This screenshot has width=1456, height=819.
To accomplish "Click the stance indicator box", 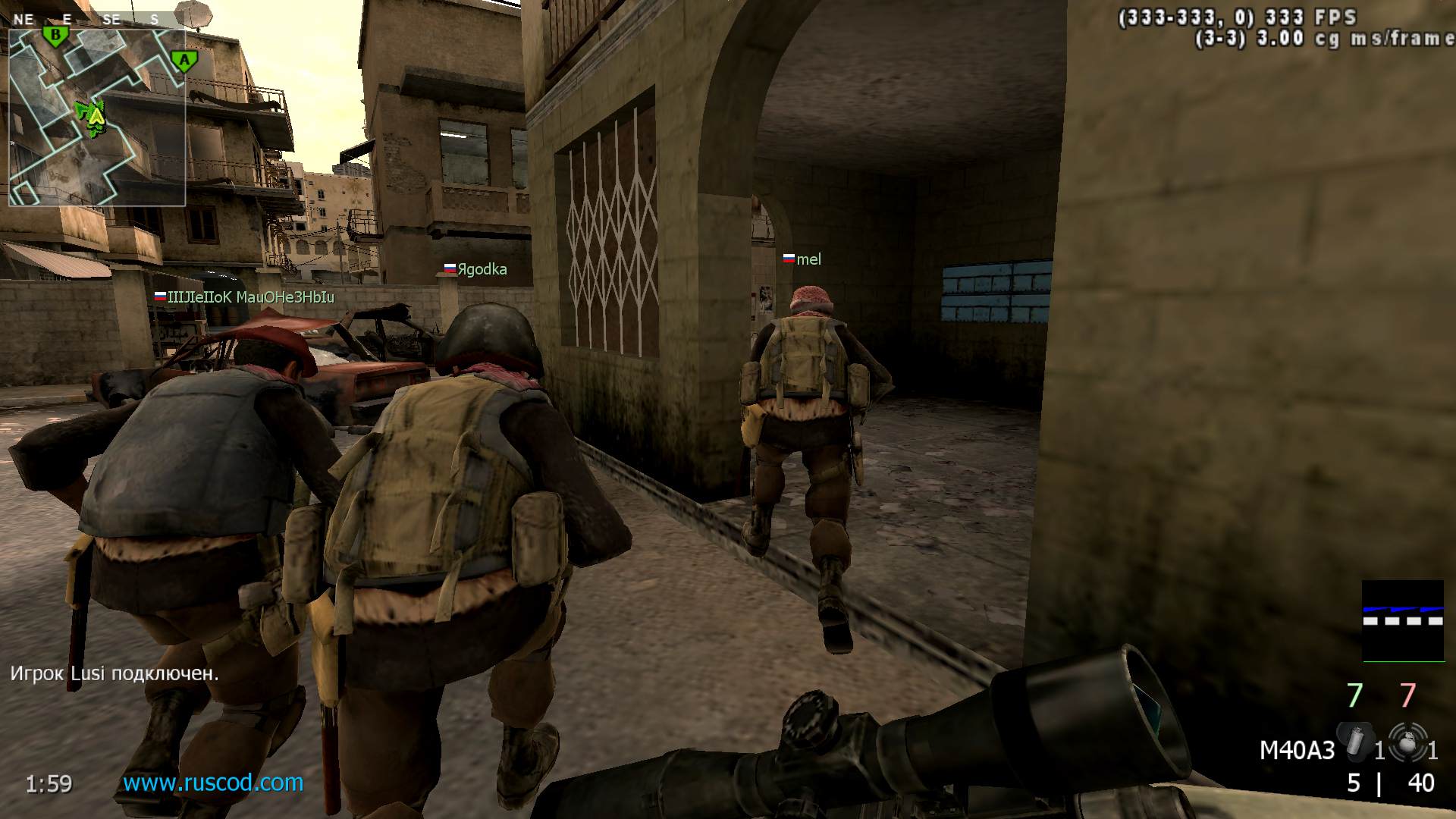I will click(x=1403, y=620).
